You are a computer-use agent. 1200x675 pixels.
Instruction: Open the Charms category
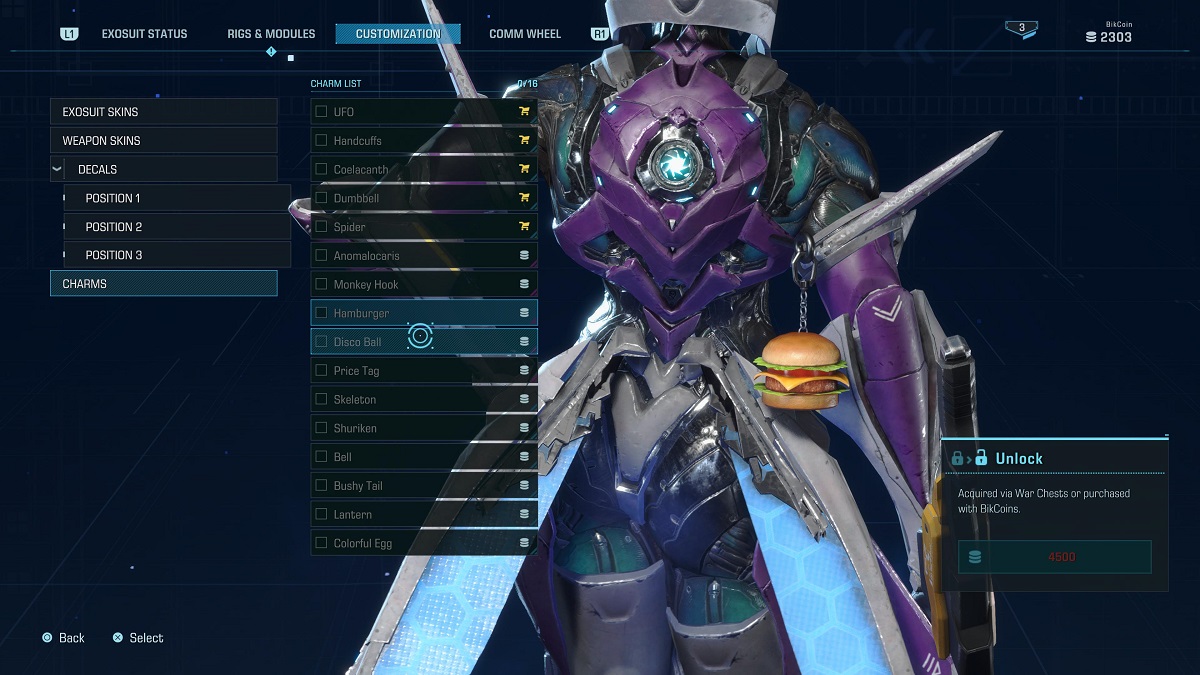(x=163, y=284)
